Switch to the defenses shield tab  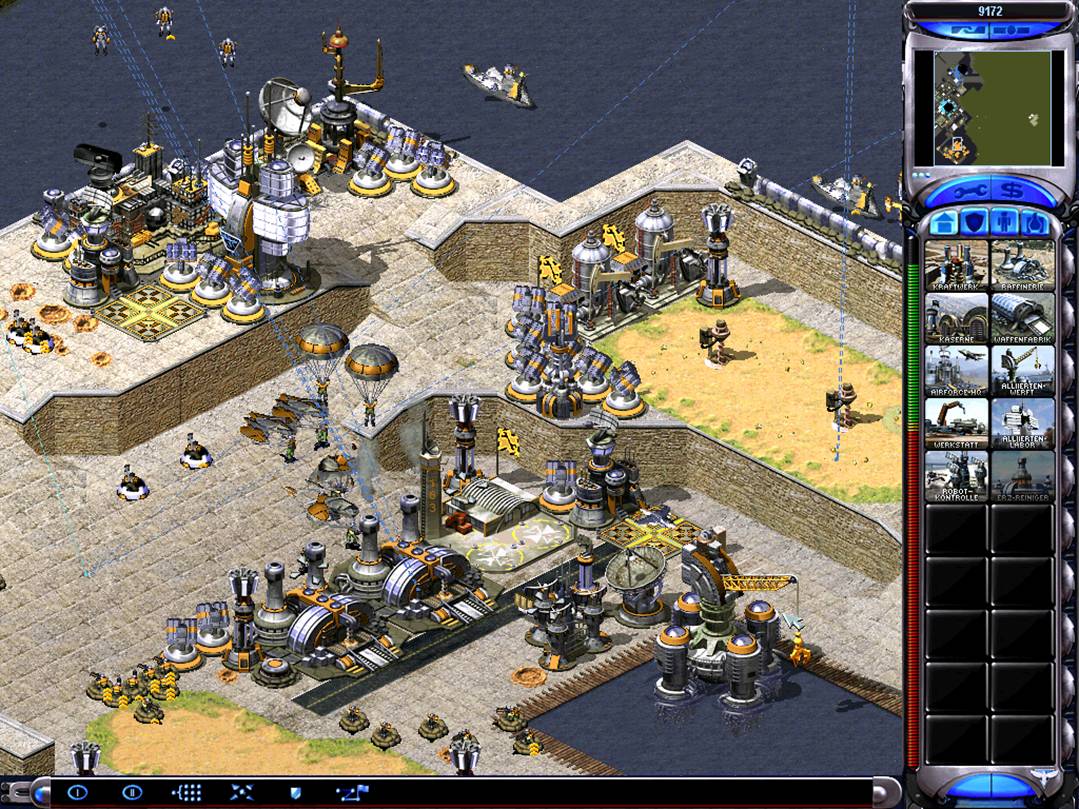(973, 222)
